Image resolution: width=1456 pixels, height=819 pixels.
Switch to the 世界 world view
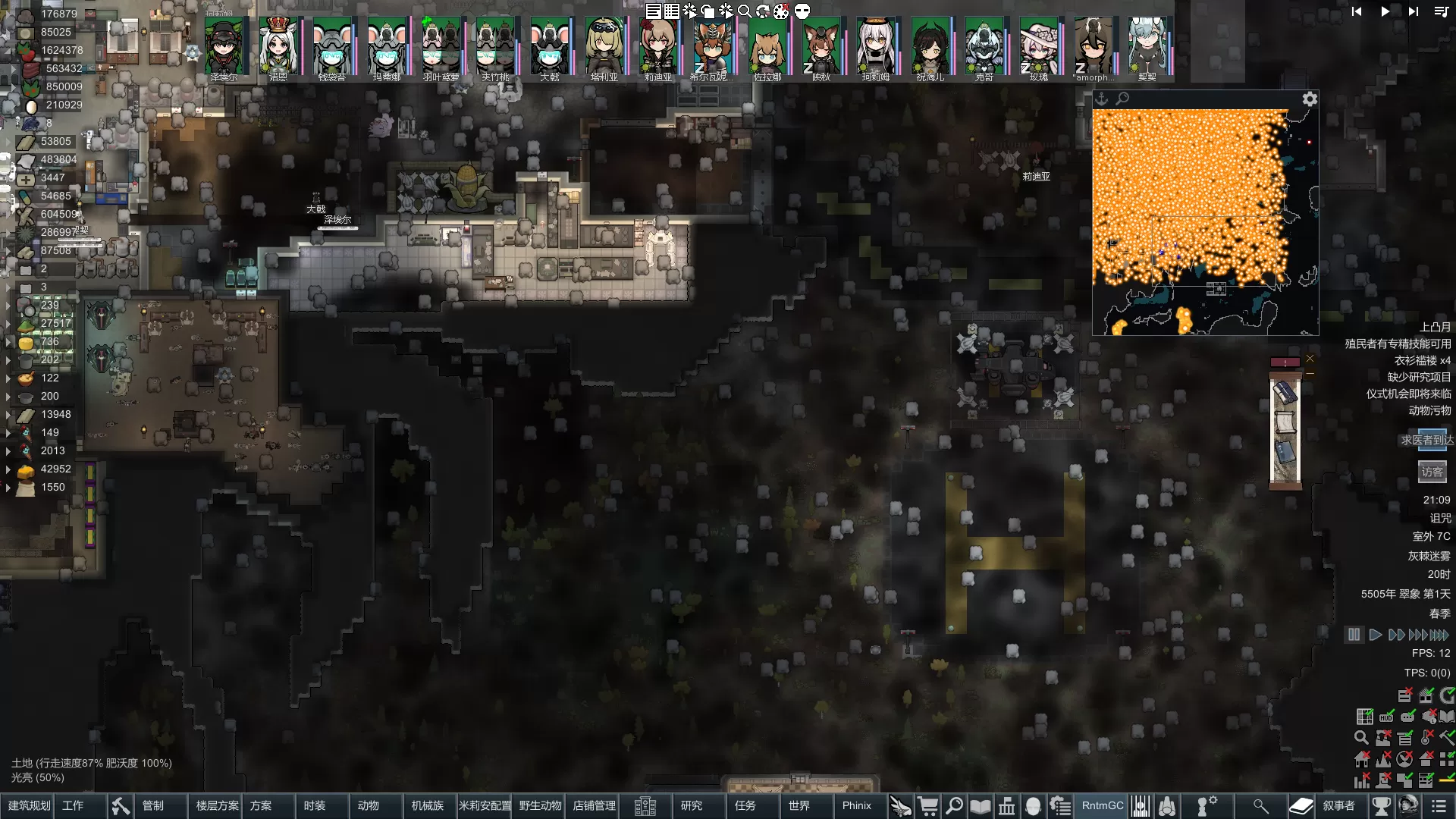pos(799,805)
